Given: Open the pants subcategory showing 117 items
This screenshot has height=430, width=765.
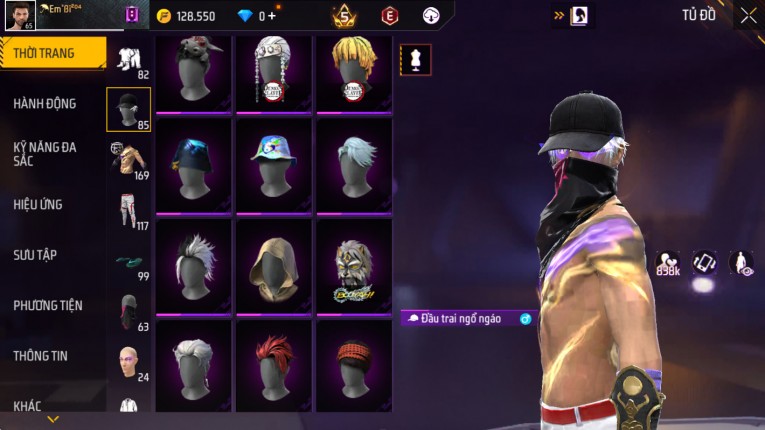Looking at the screenshot, I should pos(128,210).
